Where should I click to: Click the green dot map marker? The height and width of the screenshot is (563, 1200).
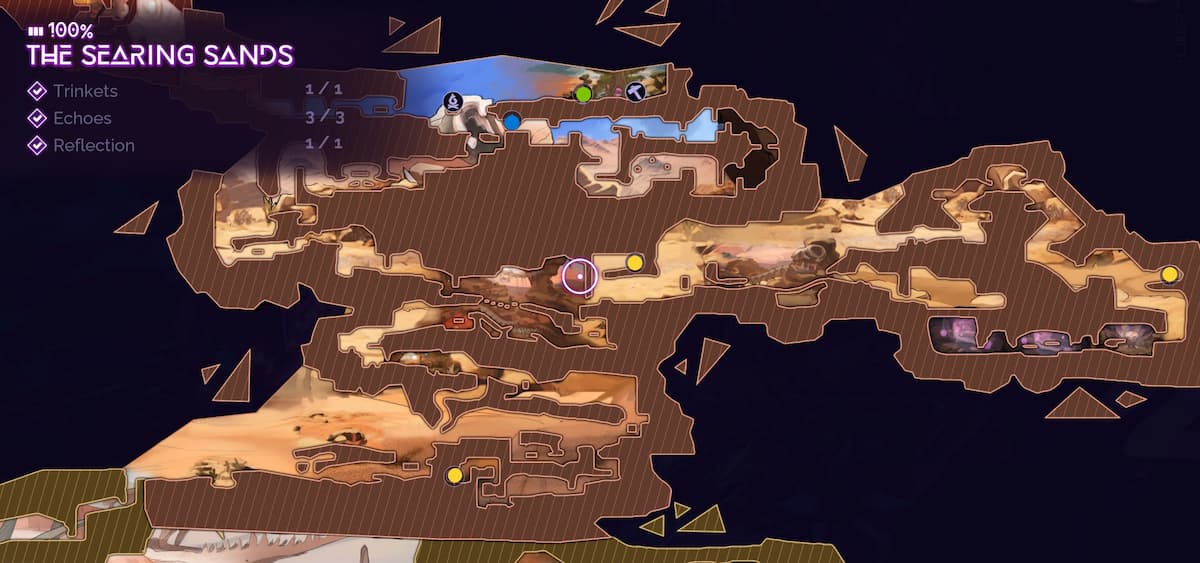(584, 94)
